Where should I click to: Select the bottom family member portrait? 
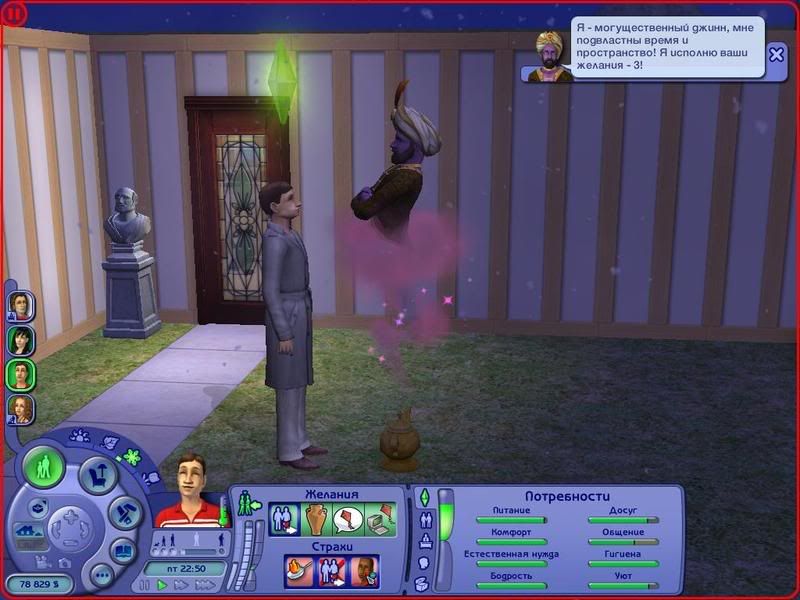pos(21,408)
